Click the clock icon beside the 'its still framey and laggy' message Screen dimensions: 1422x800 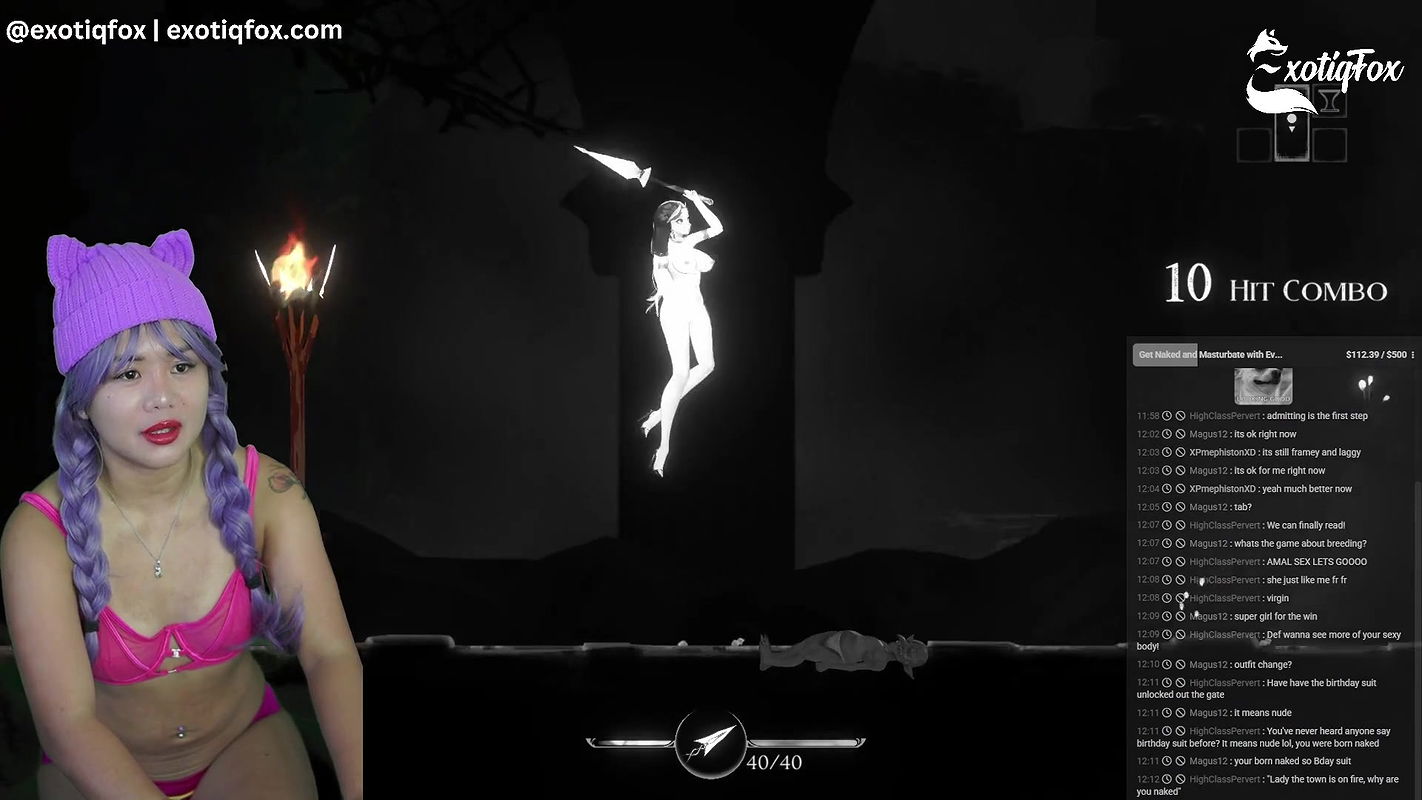coord(1166,452)
